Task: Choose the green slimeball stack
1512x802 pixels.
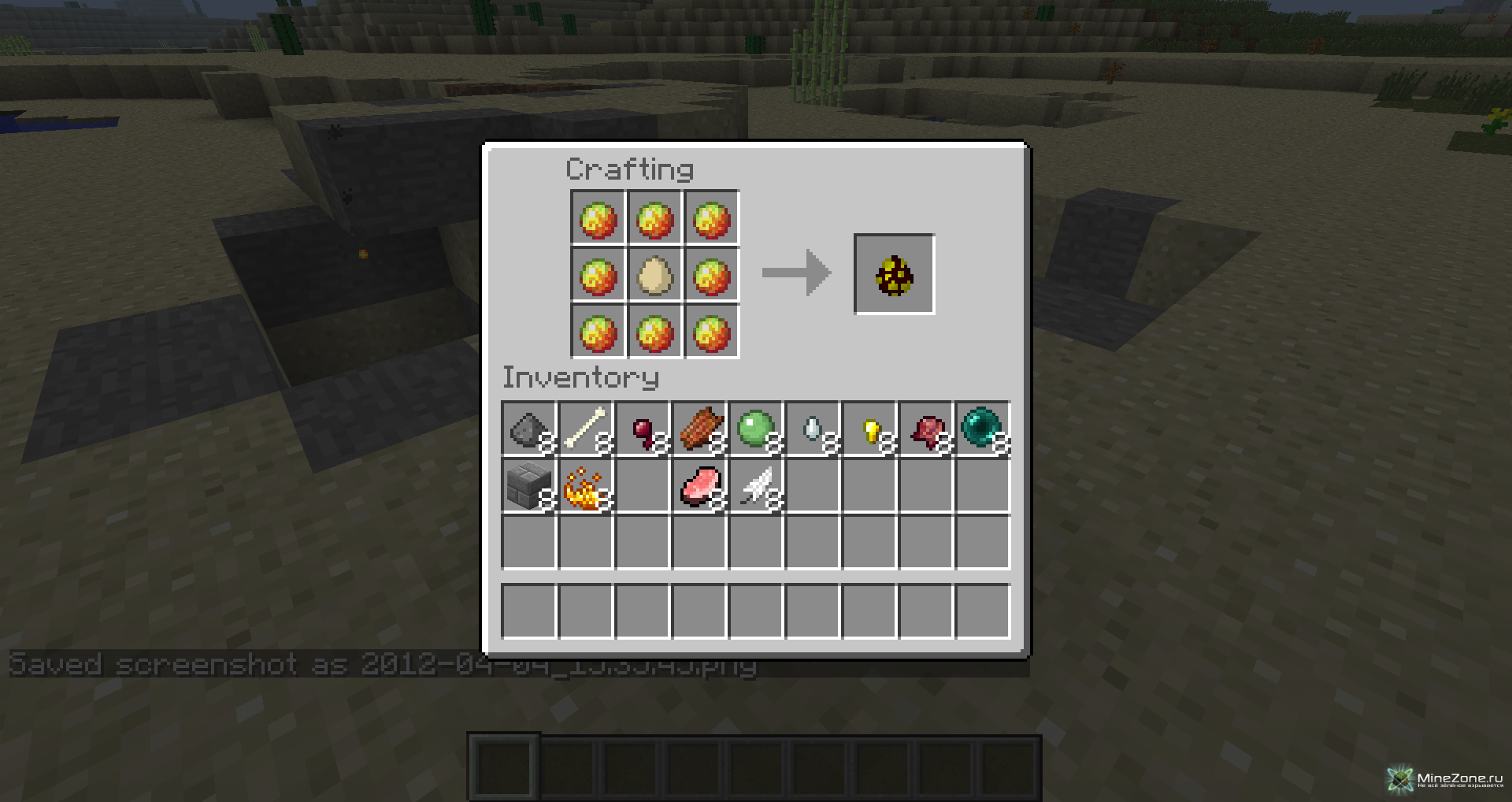Action: pos(756,429)
